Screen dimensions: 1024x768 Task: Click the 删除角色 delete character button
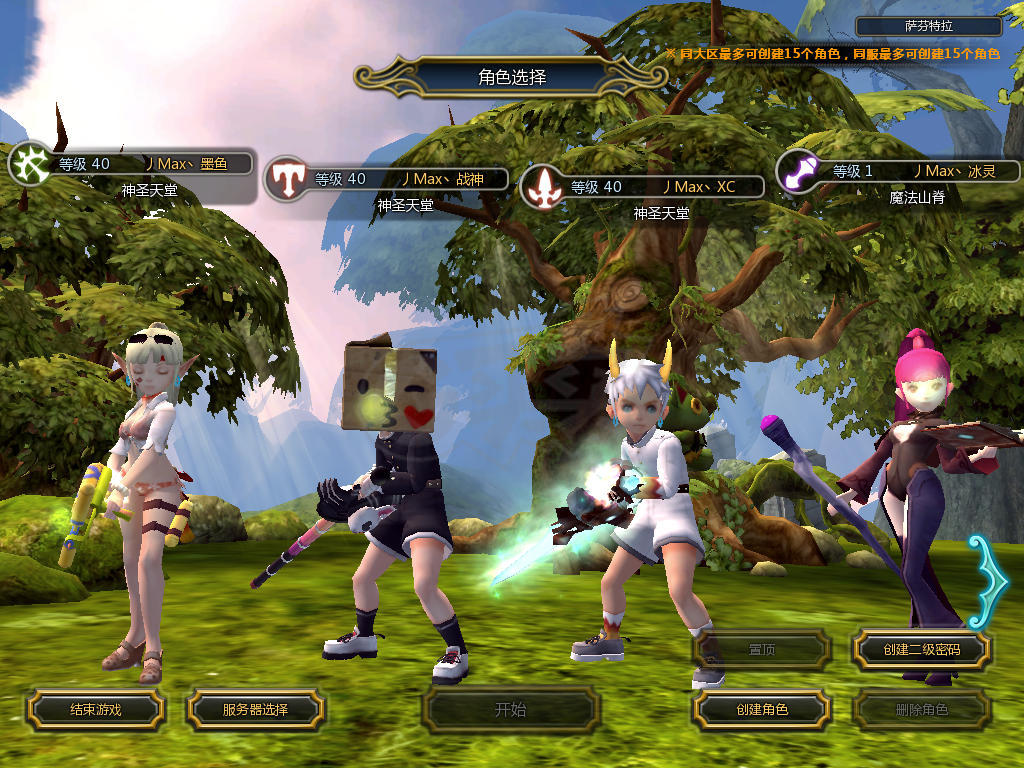(921, 710)
